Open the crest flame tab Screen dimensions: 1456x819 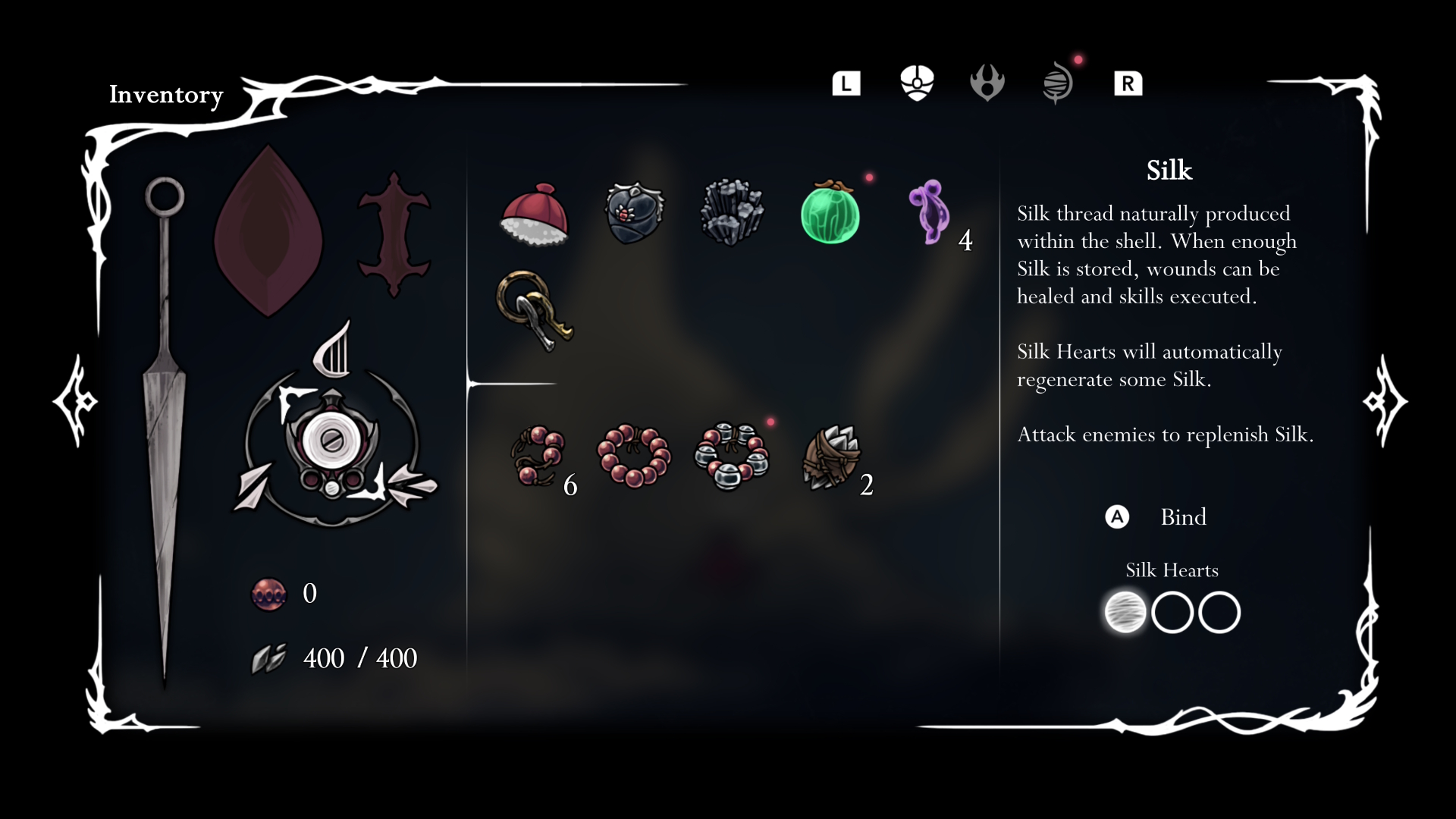tap(987, 83)
